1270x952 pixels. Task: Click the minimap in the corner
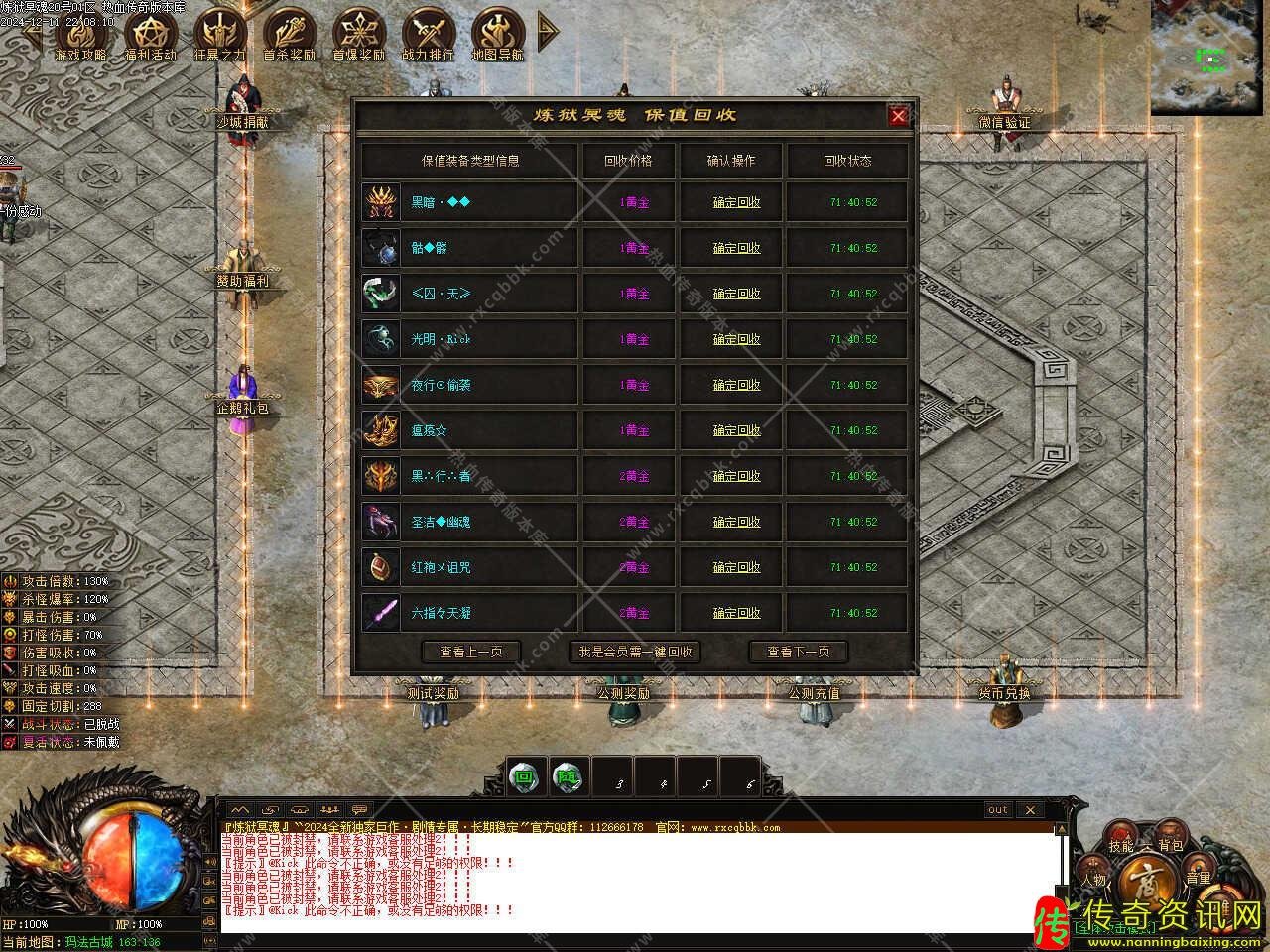1206,55
